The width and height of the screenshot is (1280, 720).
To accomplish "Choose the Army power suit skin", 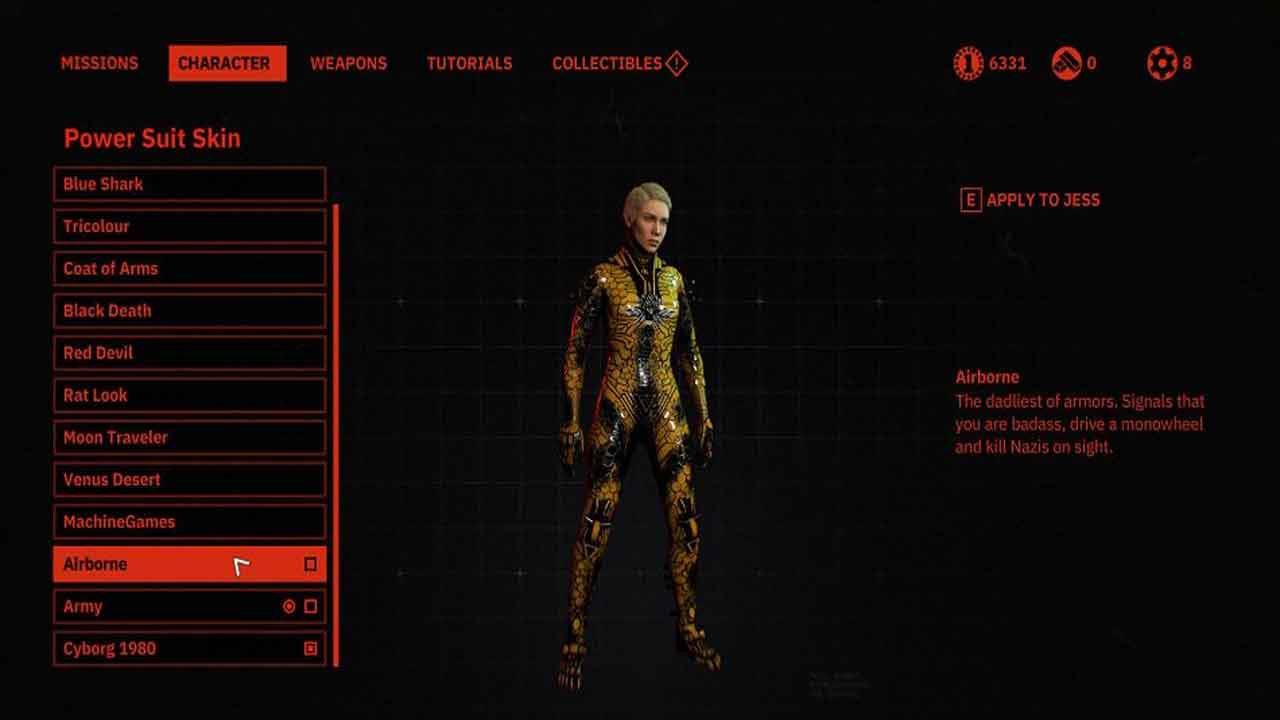I will pyautogui.click(x=189, y=606).
